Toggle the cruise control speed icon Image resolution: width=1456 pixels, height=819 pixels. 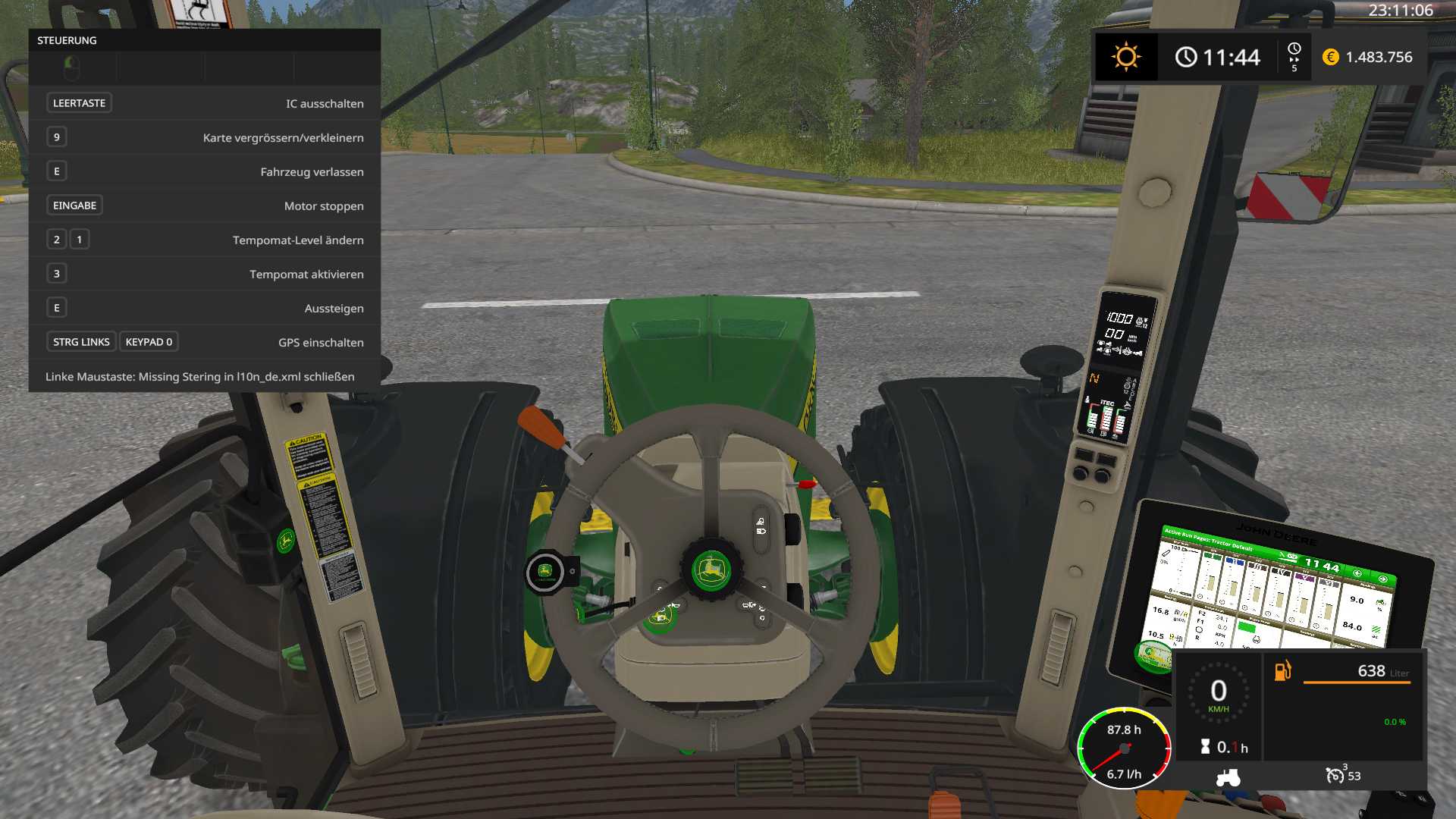1335,775
